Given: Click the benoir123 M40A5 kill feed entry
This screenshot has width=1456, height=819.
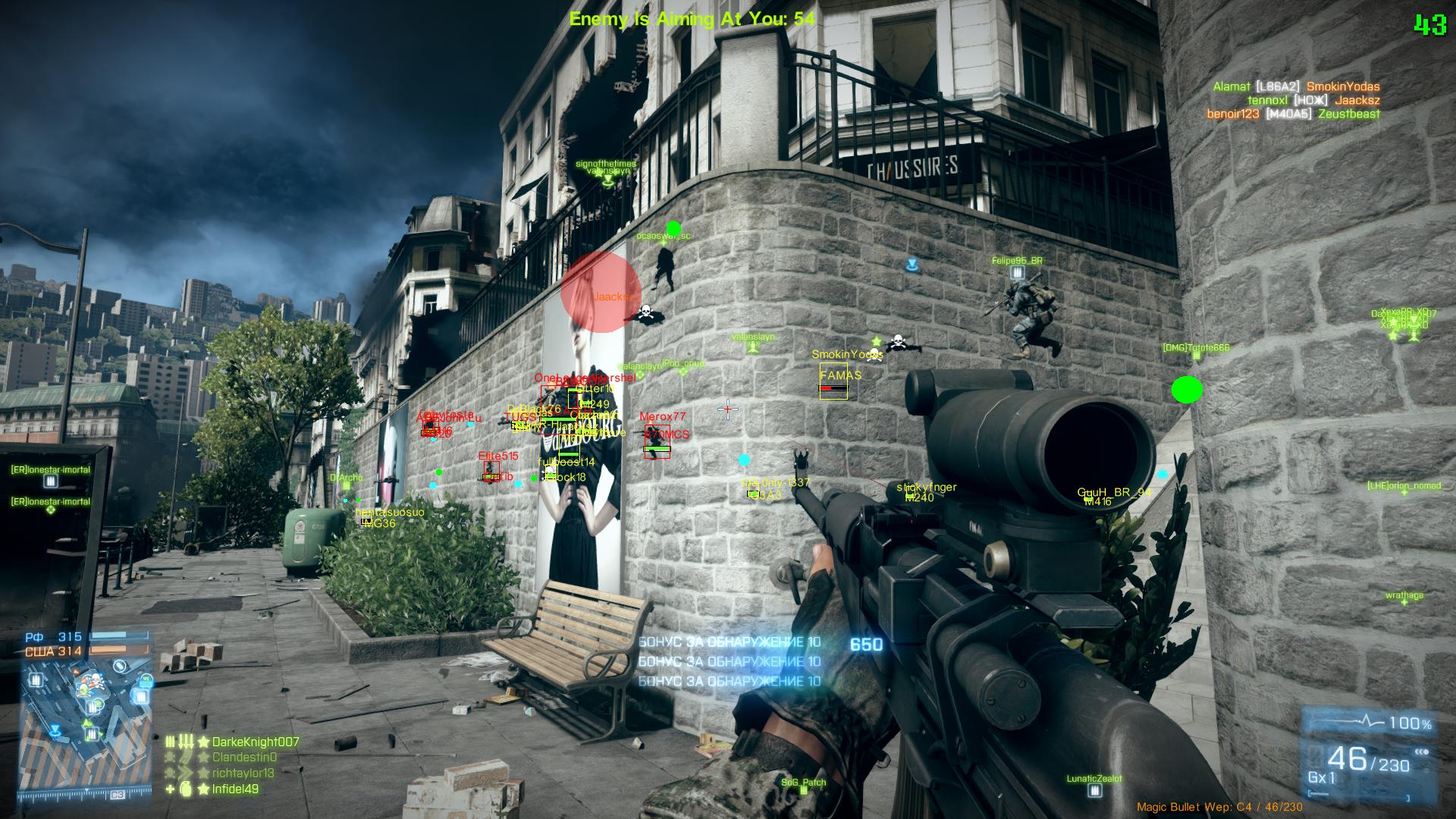Looking at the screenshot, I should (x=1293, y=114).
